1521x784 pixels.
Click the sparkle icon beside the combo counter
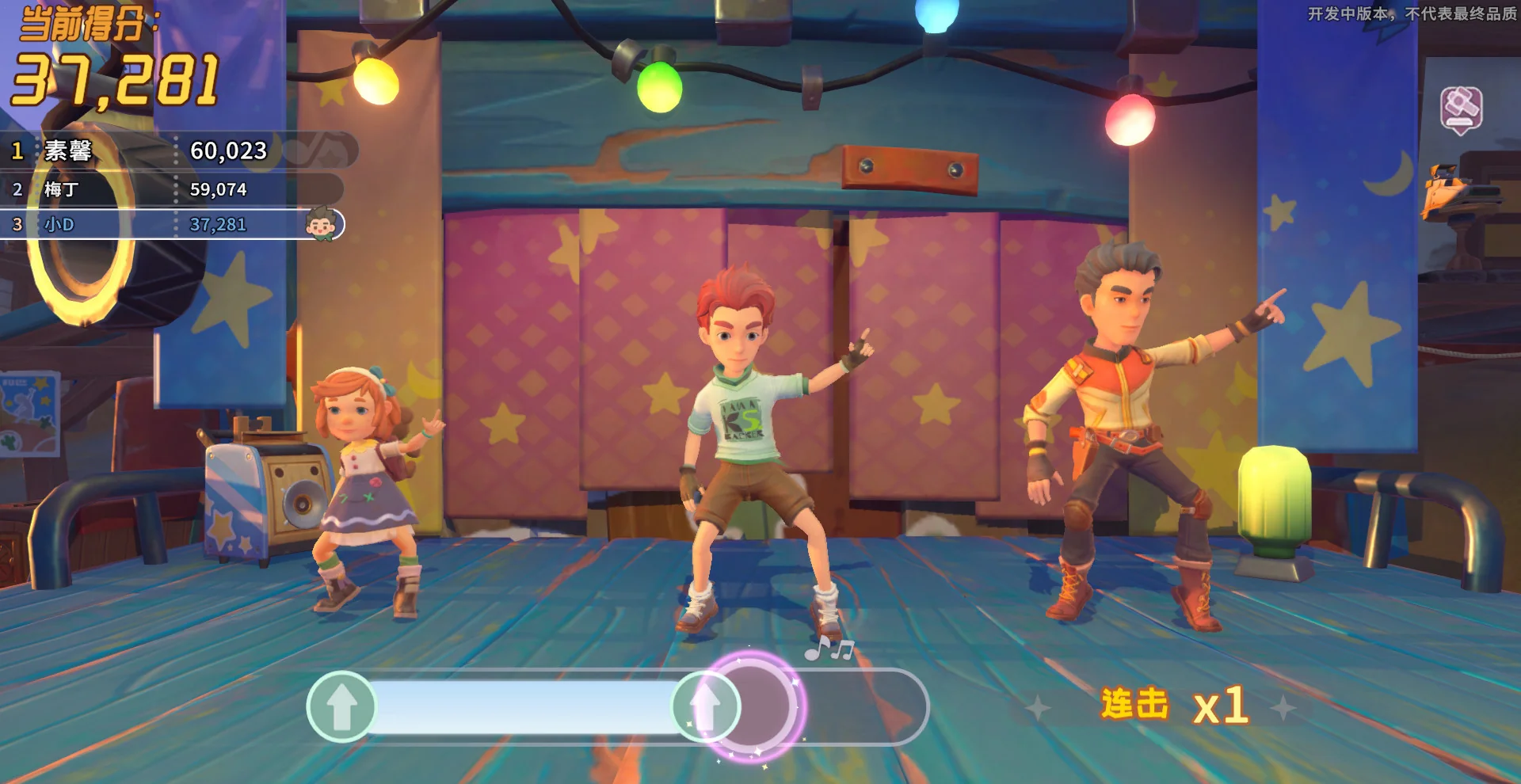coord(1038,706)
